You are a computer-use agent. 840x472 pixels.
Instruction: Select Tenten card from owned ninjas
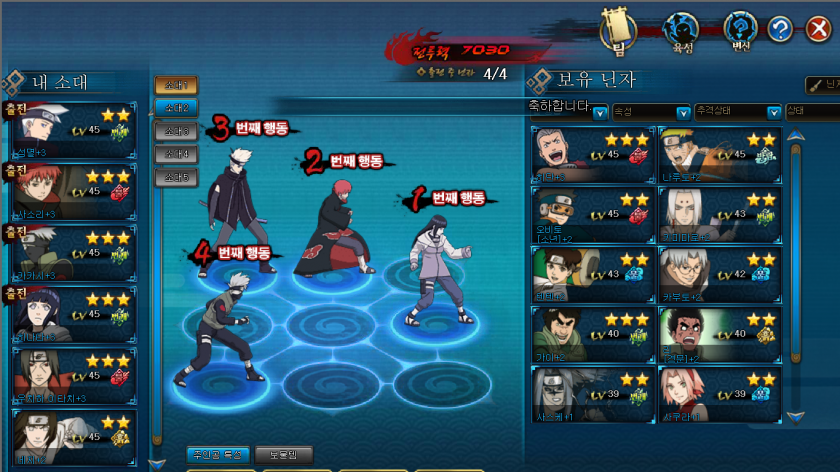pyautogui.click(x=593, y=274)
